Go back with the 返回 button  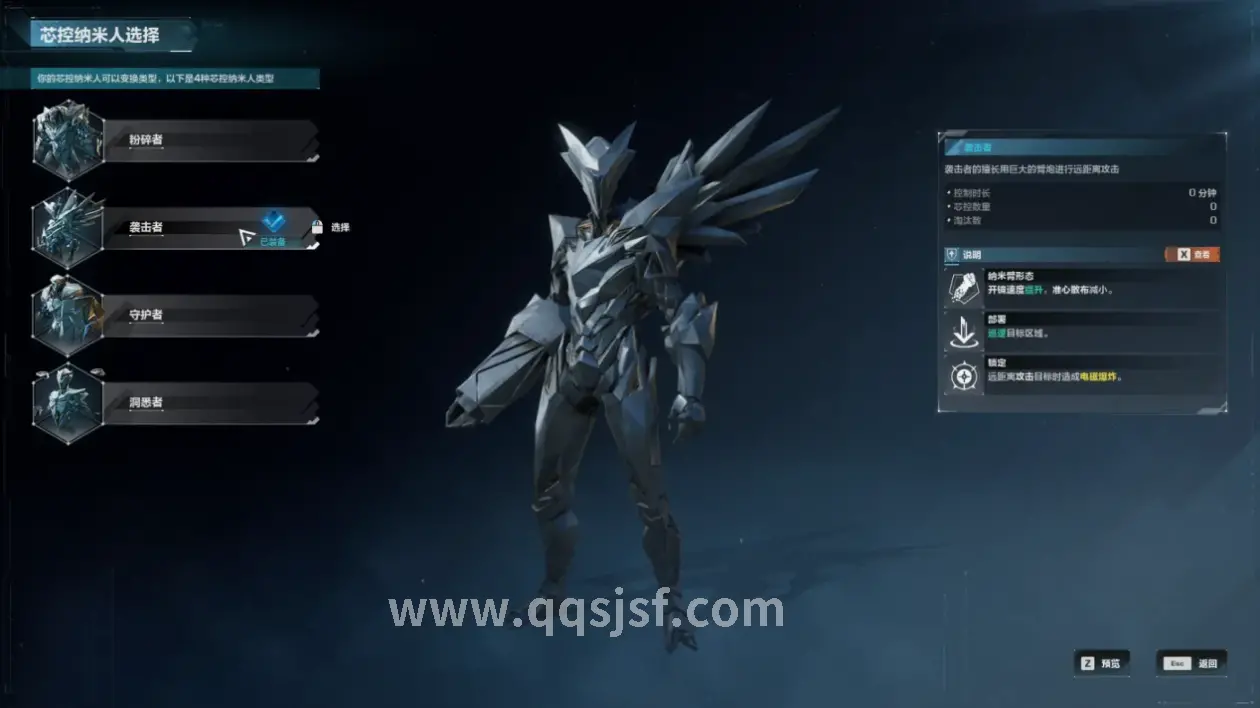pos(1192,663)
